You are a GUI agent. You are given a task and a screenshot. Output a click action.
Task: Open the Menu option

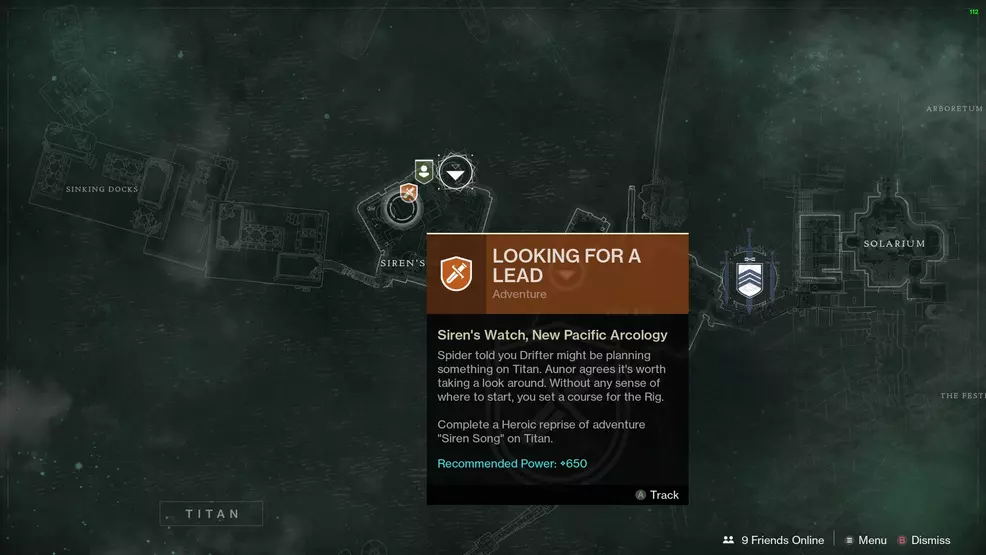[865, 540]
